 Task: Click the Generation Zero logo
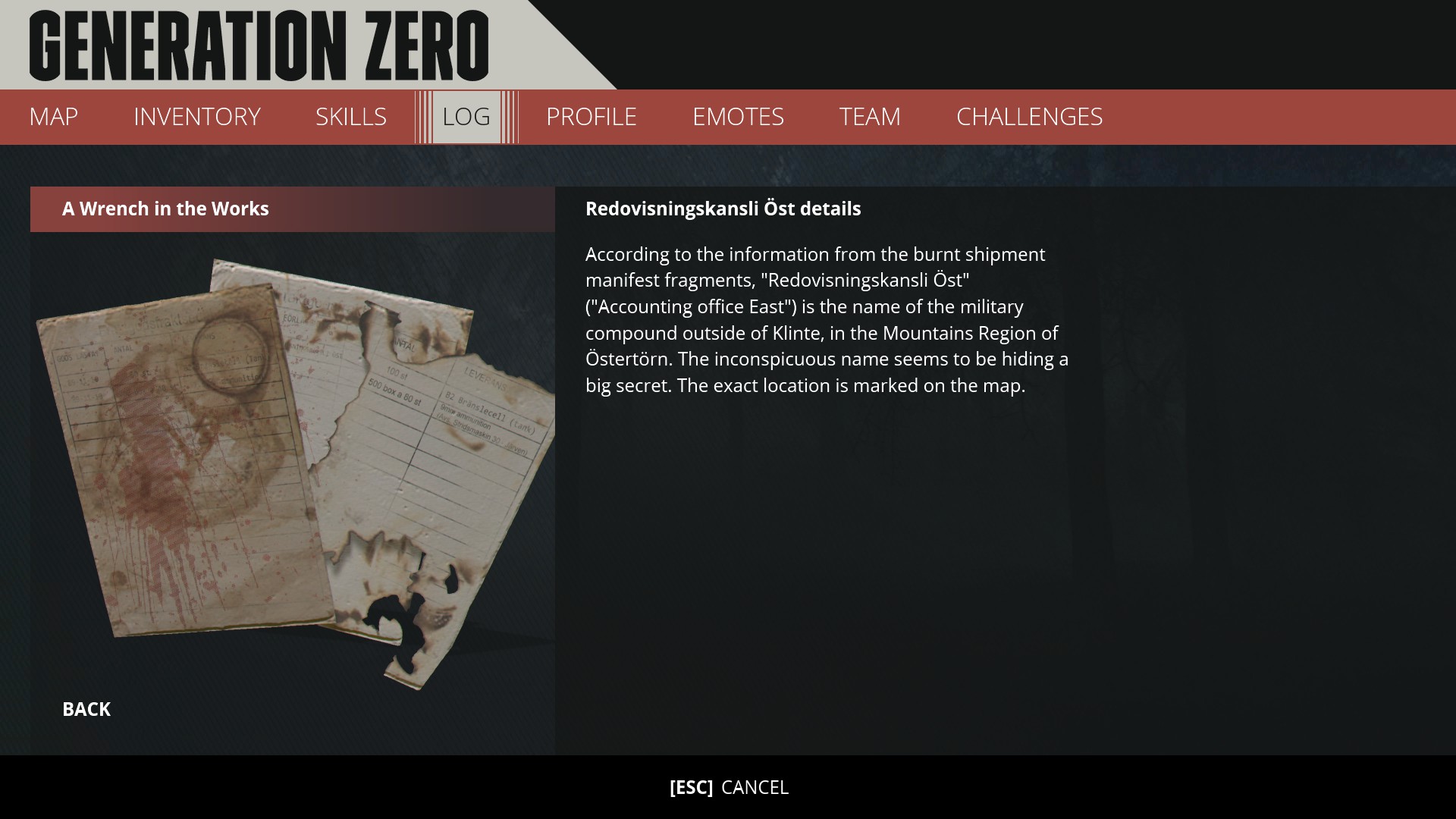pyautogui.click(x=258, y=45)
